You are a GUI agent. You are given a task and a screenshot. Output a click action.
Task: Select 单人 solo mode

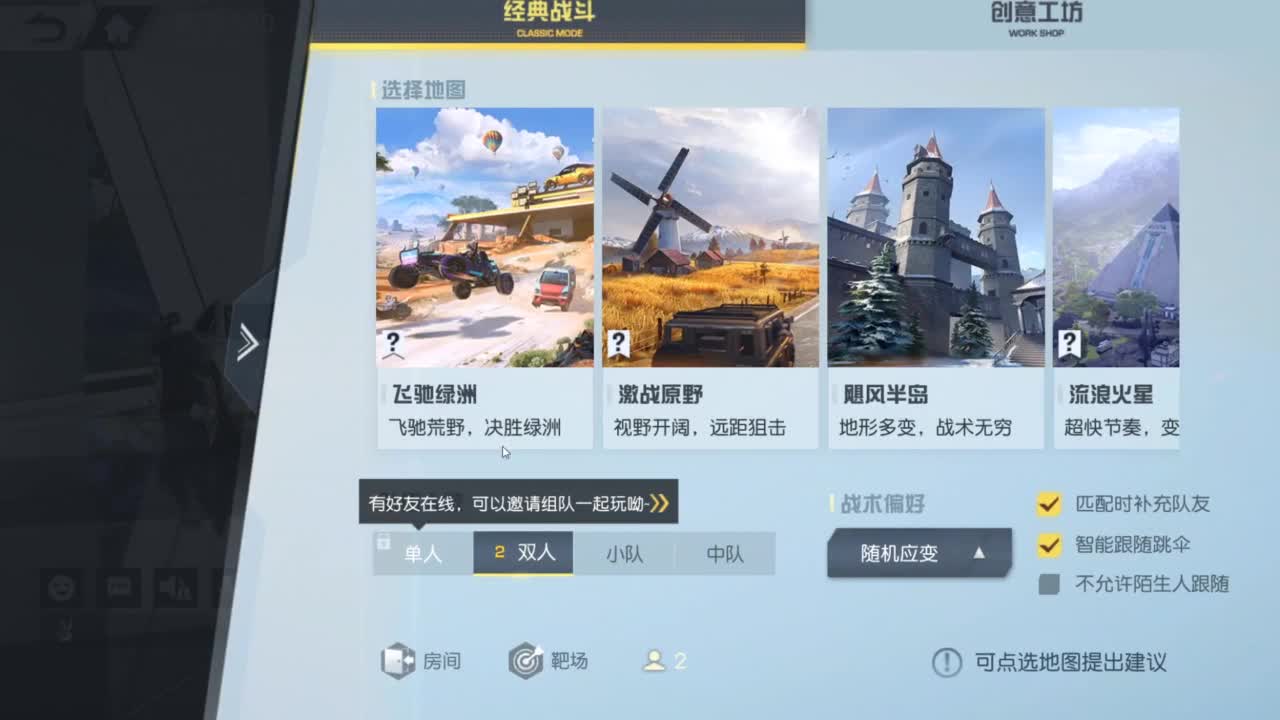point(421,553)
